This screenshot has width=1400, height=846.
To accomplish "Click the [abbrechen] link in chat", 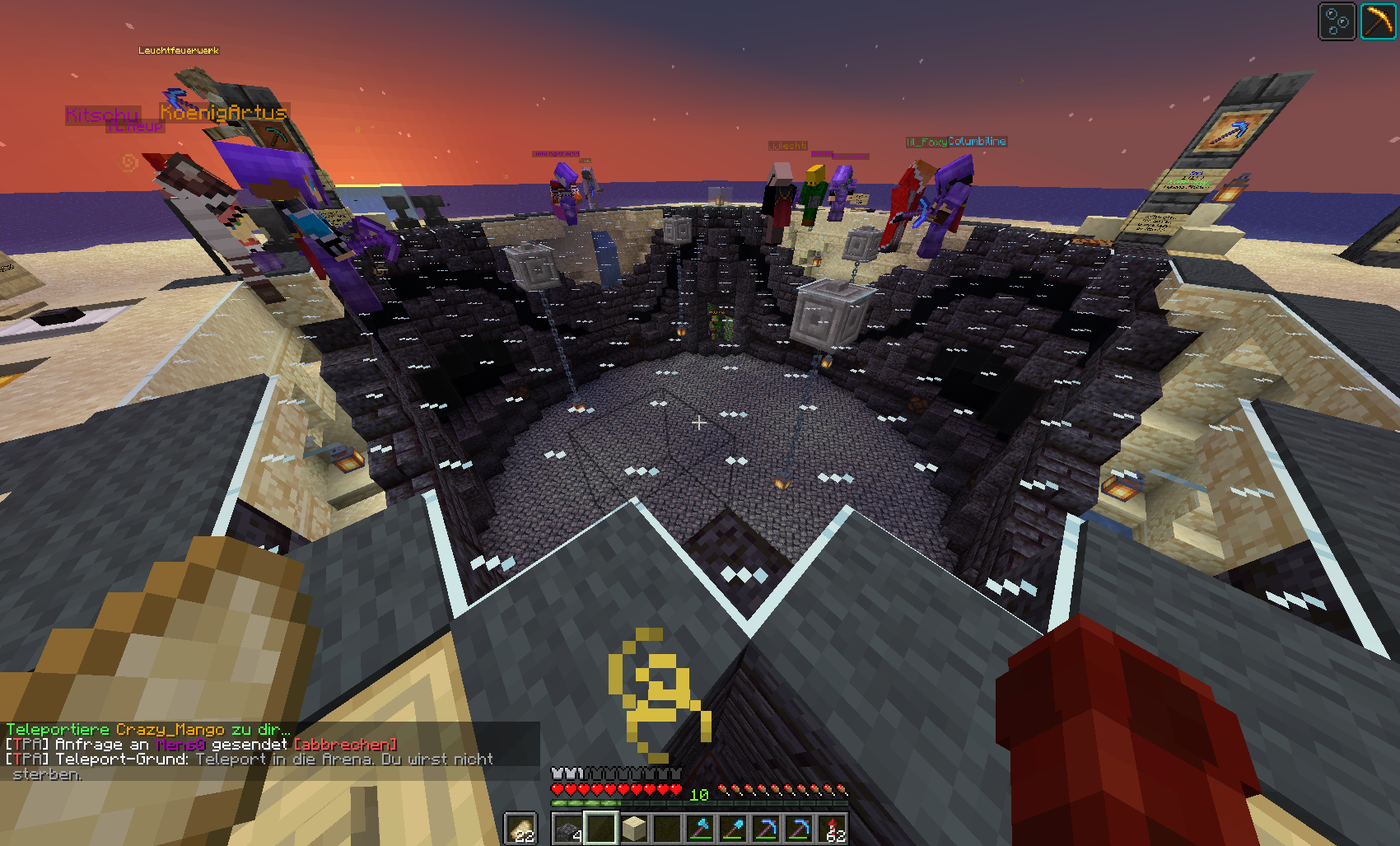I will [345, 745].
